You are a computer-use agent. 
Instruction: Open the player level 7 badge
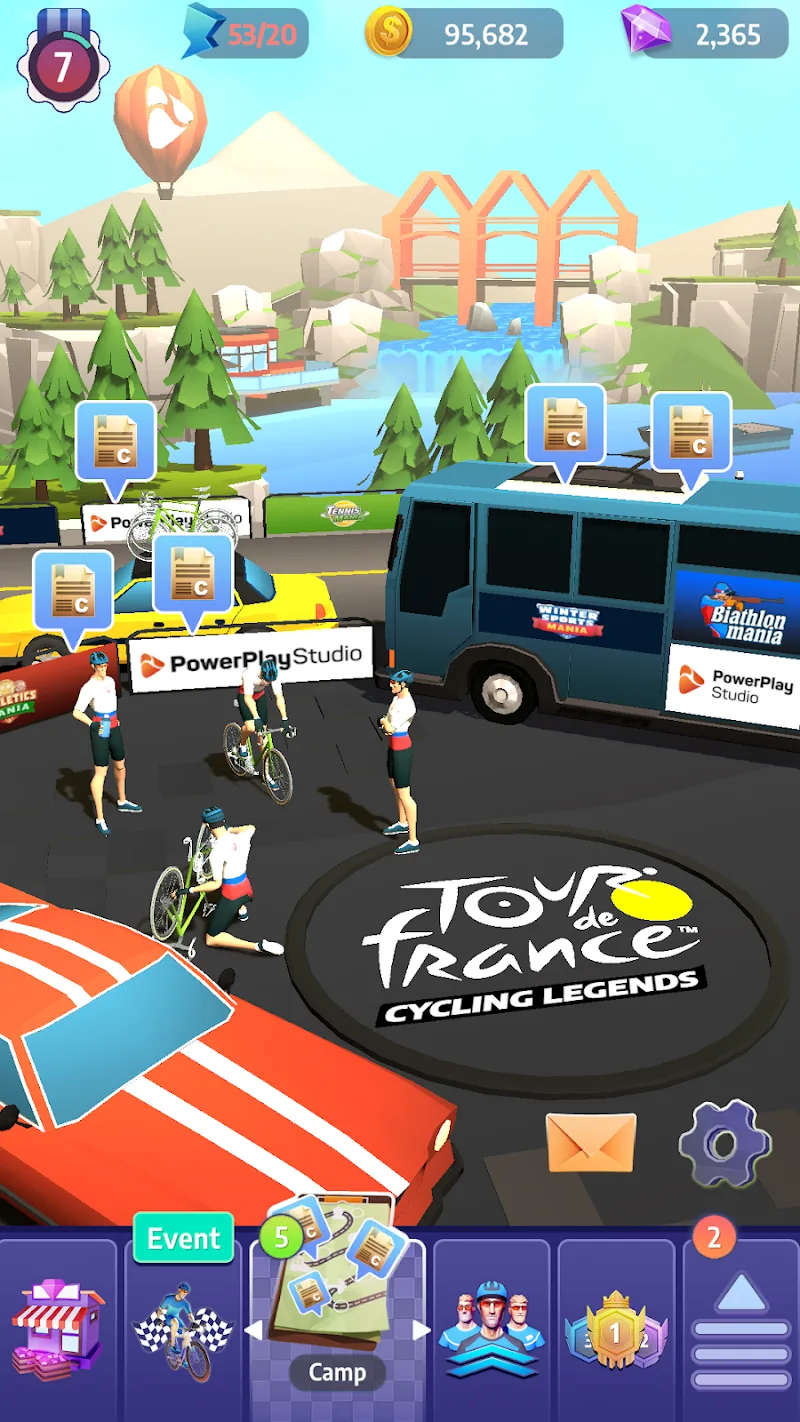pyautogui.click(x=62, y=64)
